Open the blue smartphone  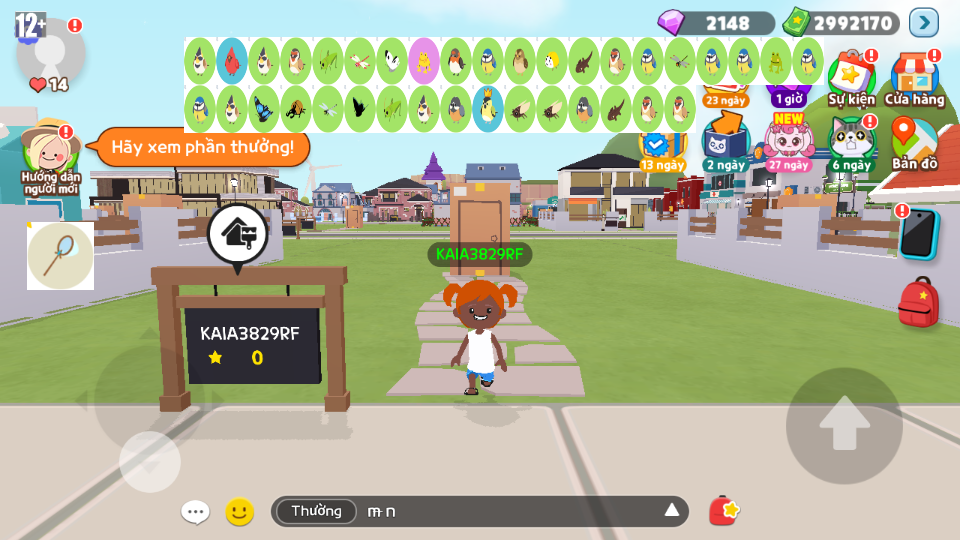pos(918,234)
